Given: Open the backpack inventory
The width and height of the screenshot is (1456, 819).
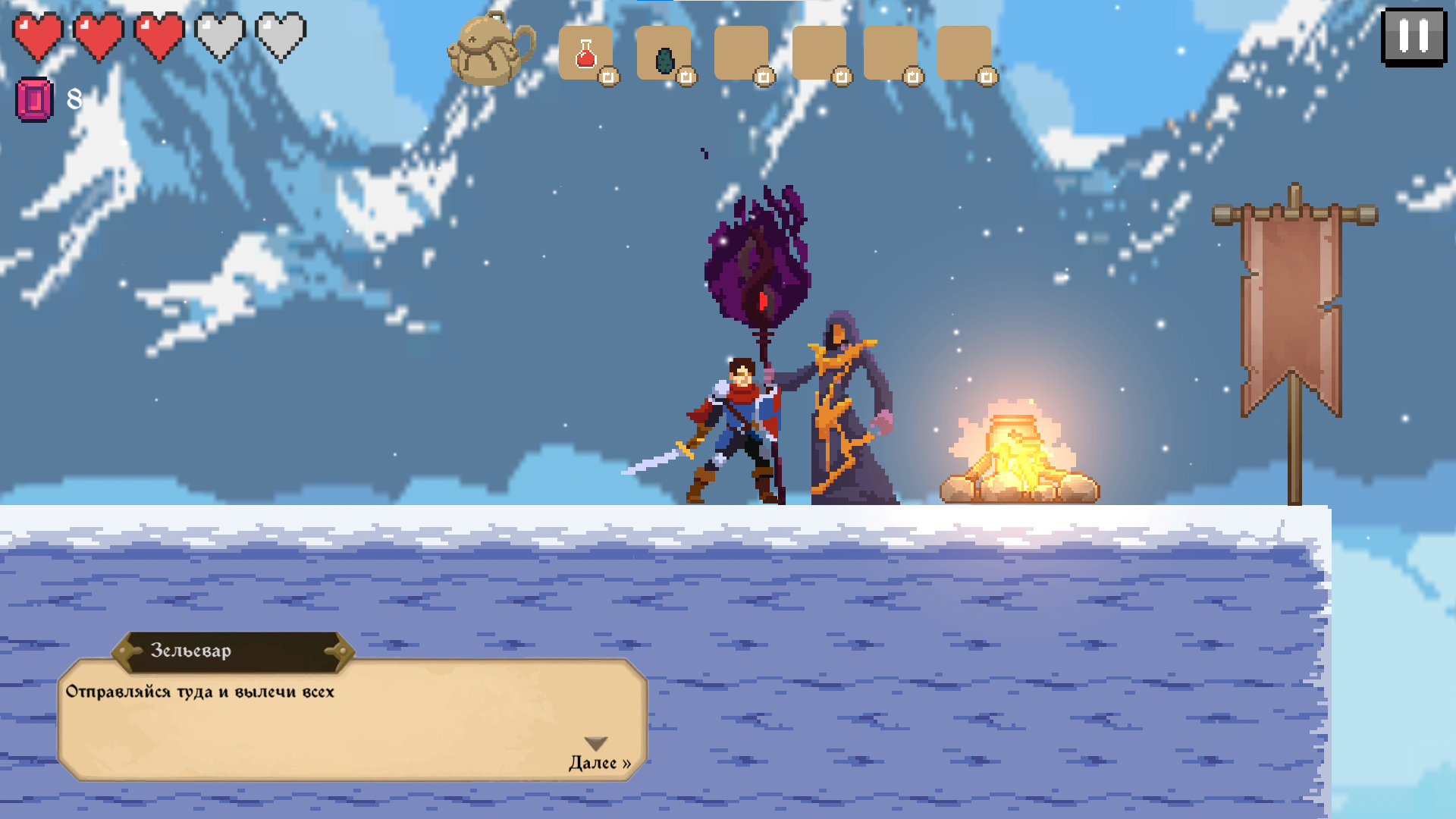Looking at the screenshot, I should [491, 50].
